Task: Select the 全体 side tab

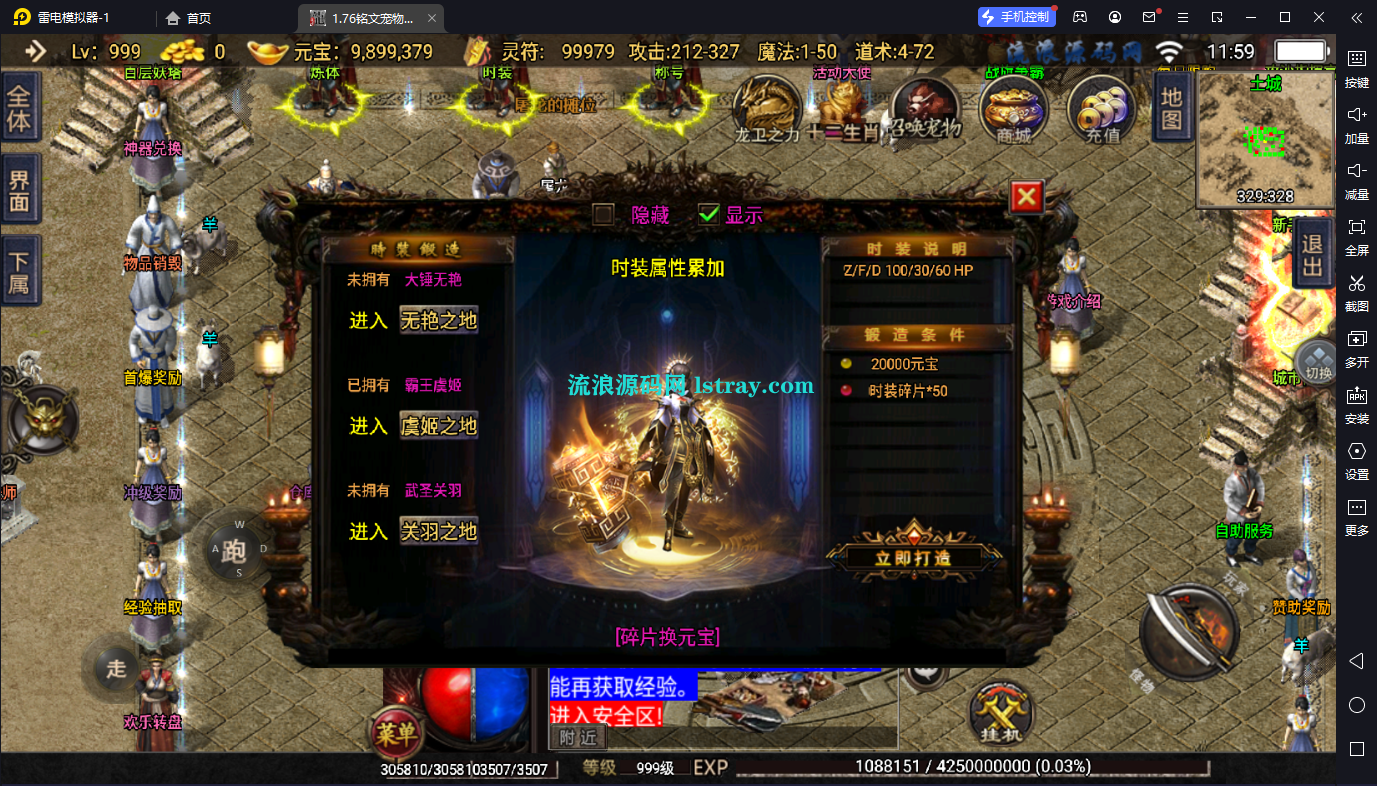Action: click(19, 110)
